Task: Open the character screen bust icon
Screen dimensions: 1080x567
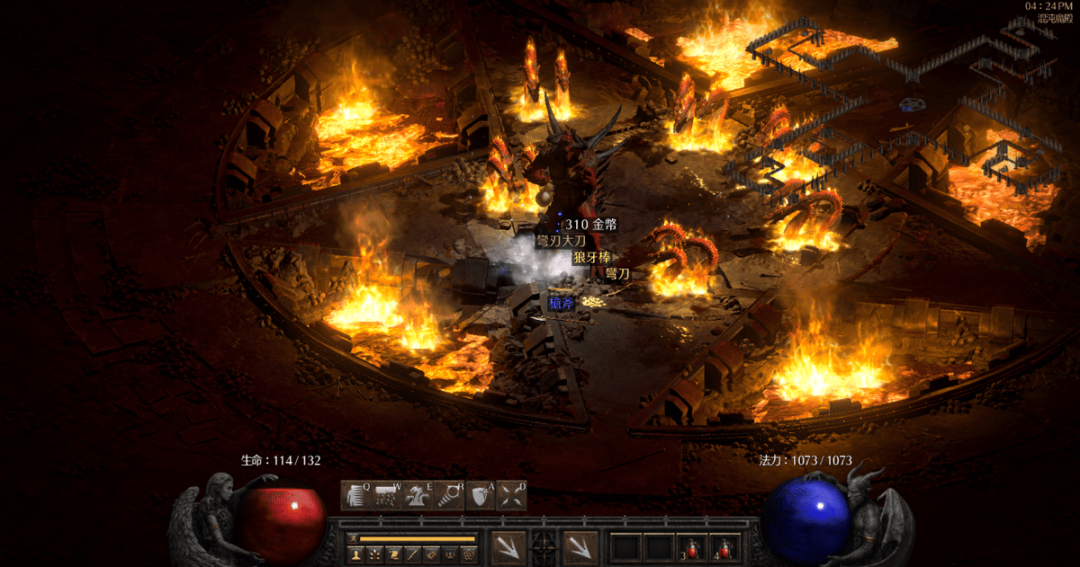Action: [355, 553]
